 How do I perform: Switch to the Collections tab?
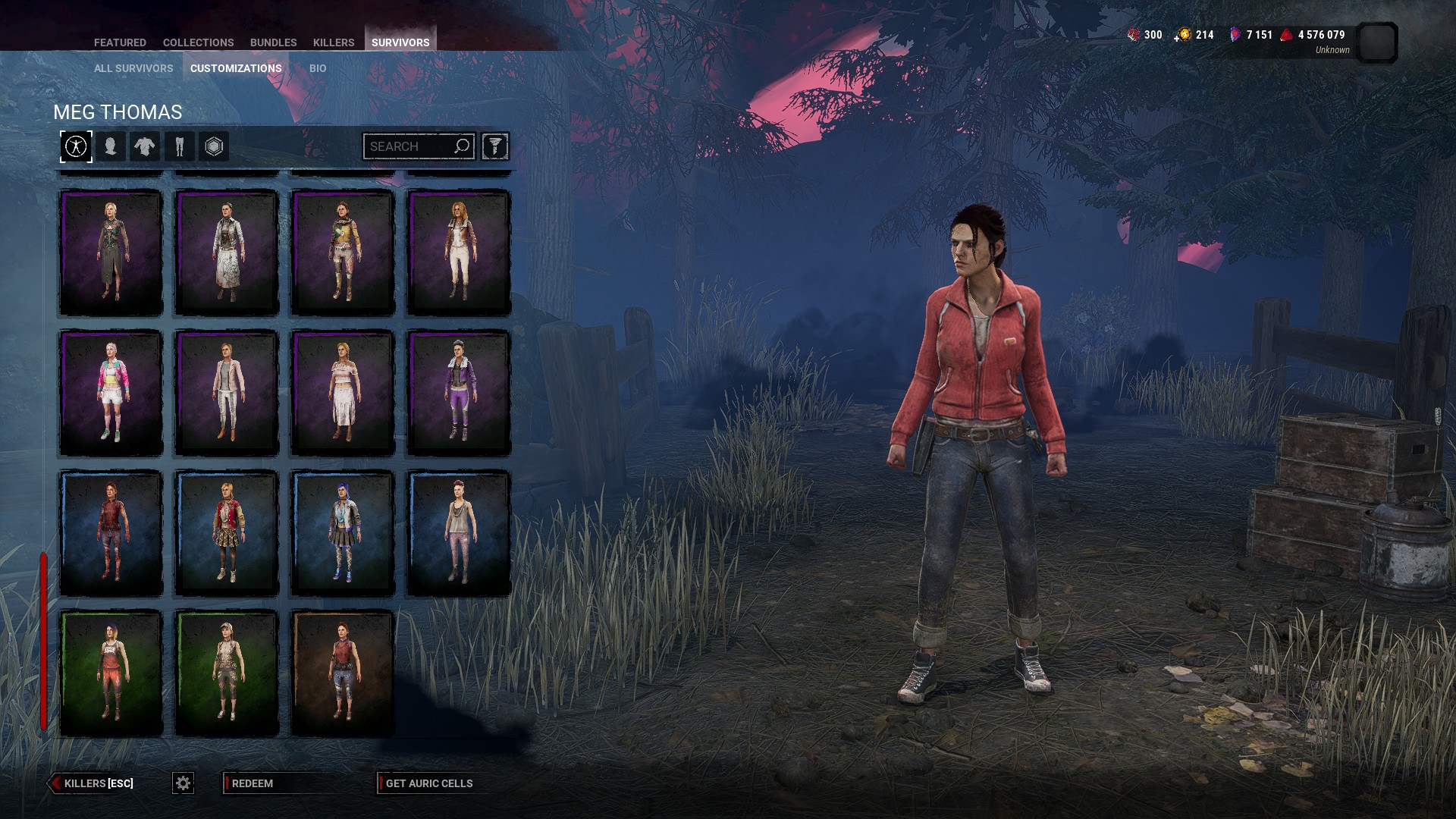(x=198, y=42)
